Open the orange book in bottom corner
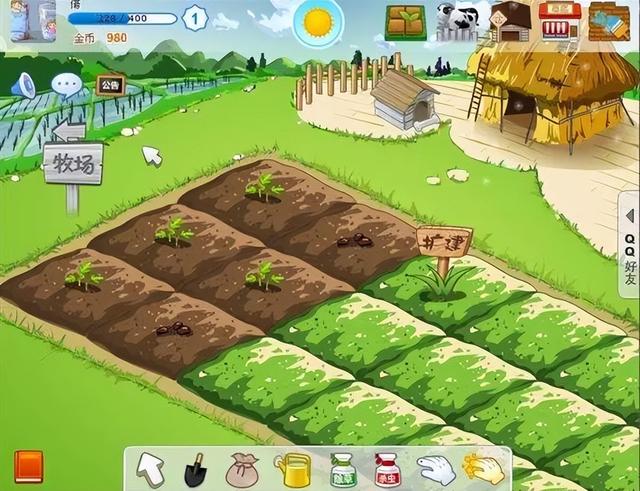 point(29,466)
